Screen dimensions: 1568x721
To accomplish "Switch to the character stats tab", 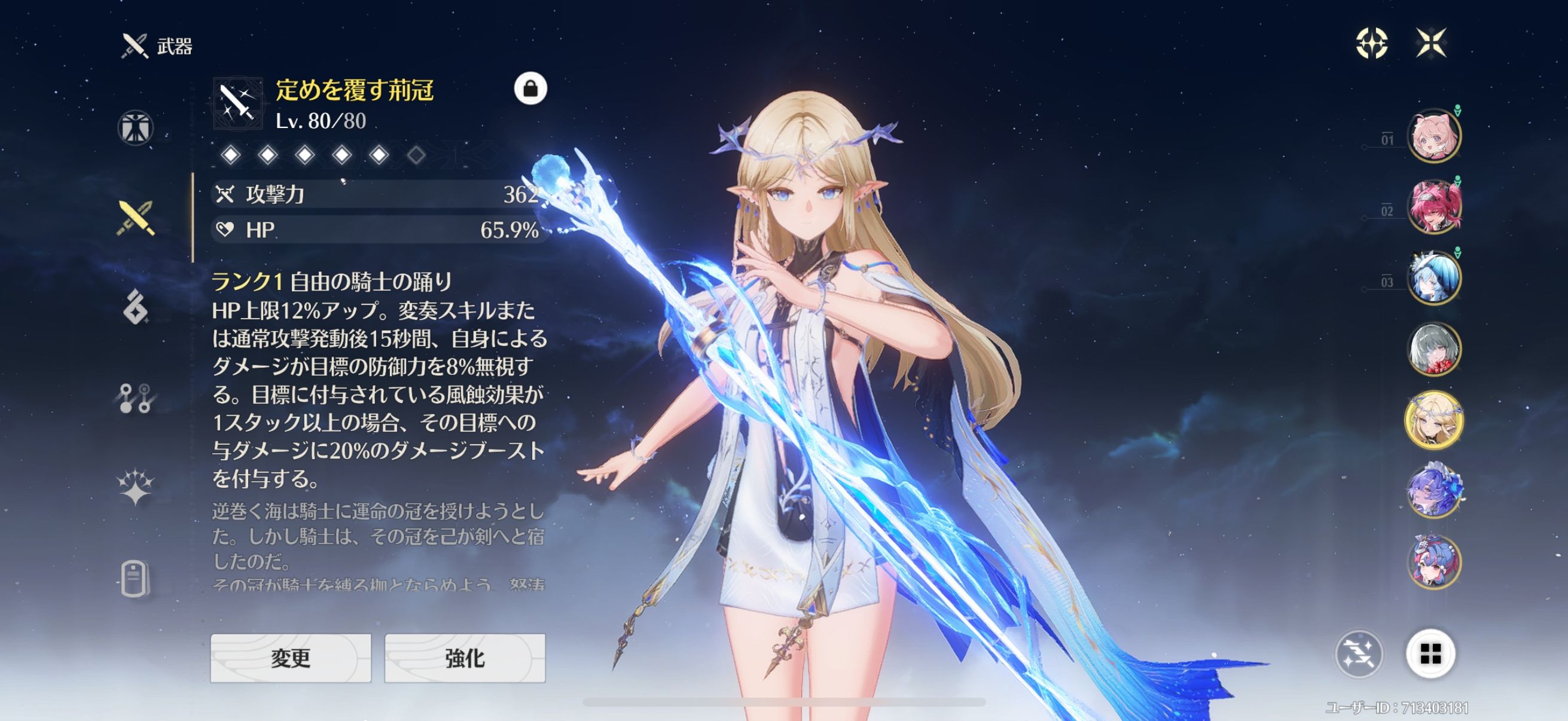I will pos(135,128).
